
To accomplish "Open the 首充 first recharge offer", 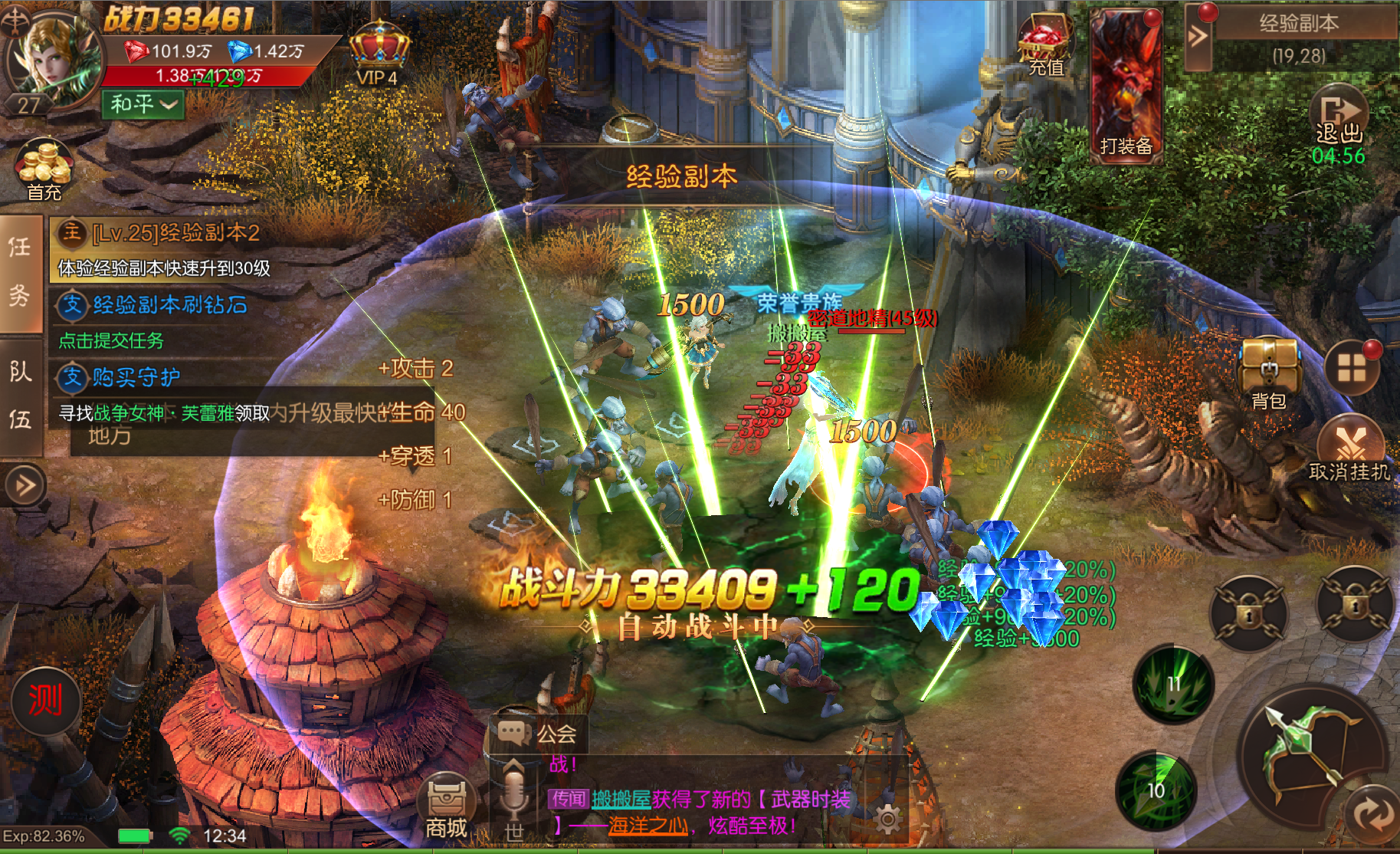I will pos(44,170).
